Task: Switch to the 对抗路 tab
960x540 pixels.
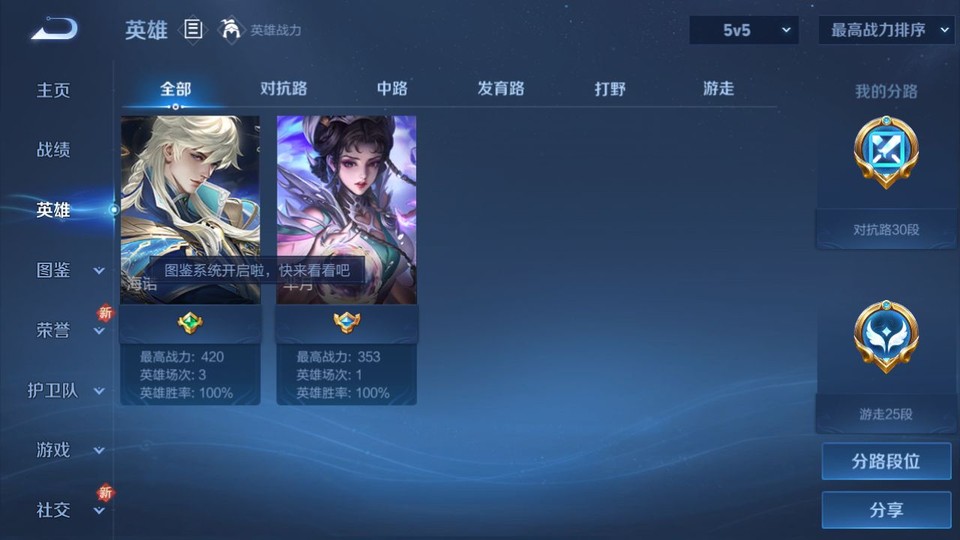Action: (284, 88)
